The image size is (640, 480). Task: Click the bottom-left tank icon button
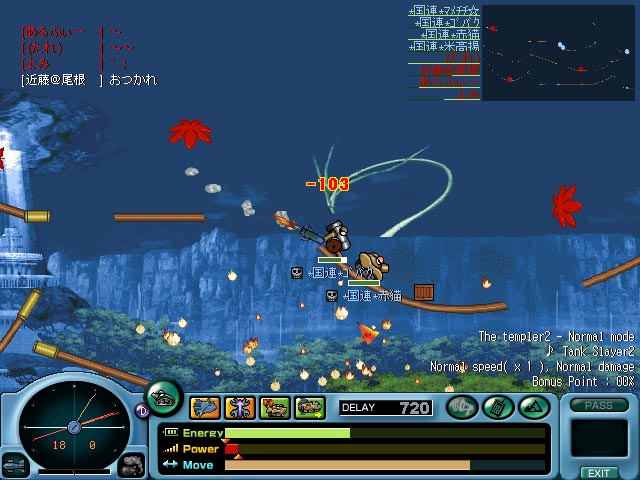click(15, 464)
